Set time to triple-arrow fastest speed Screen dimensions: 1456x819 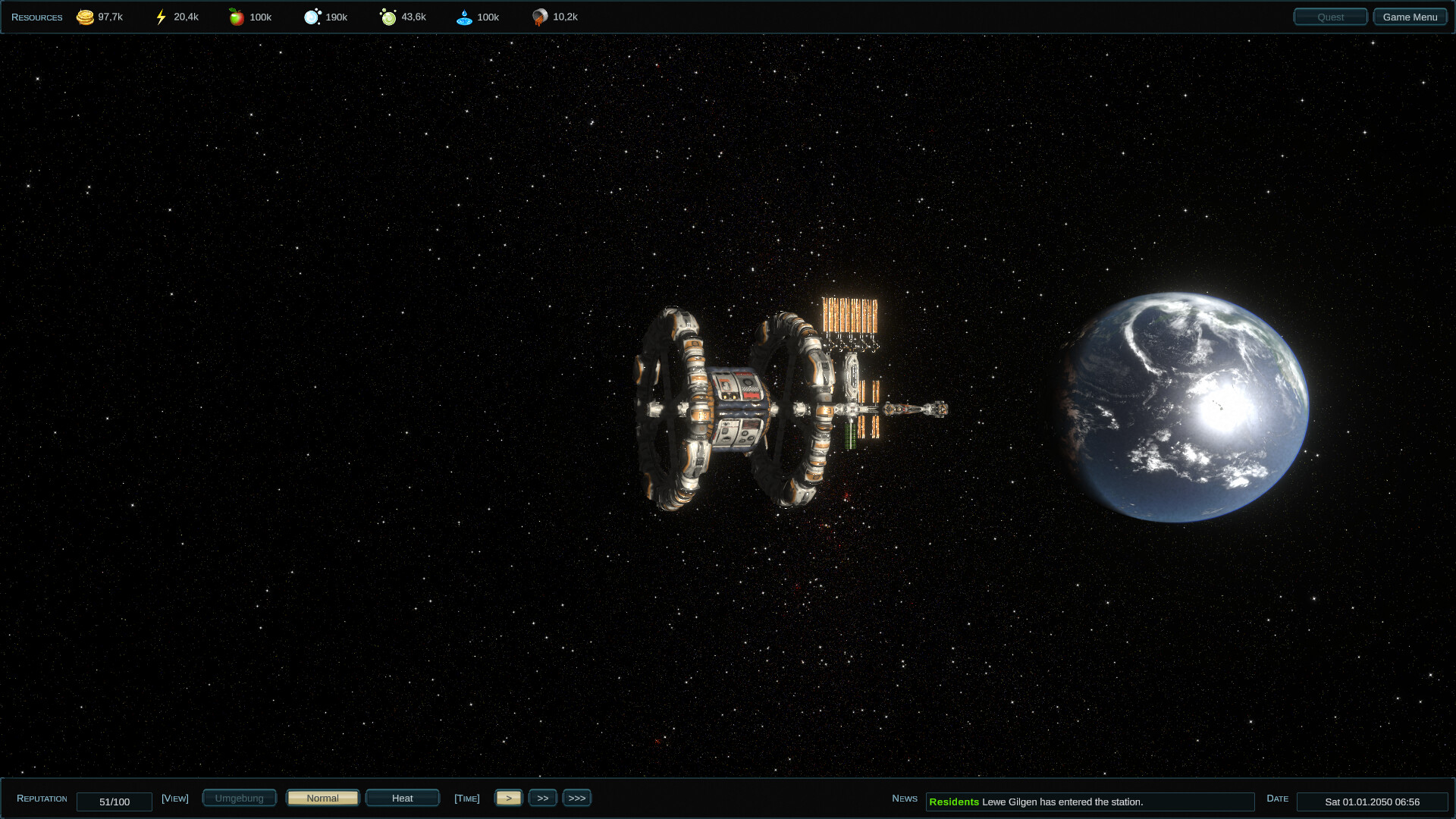click(x=577, y=798)
